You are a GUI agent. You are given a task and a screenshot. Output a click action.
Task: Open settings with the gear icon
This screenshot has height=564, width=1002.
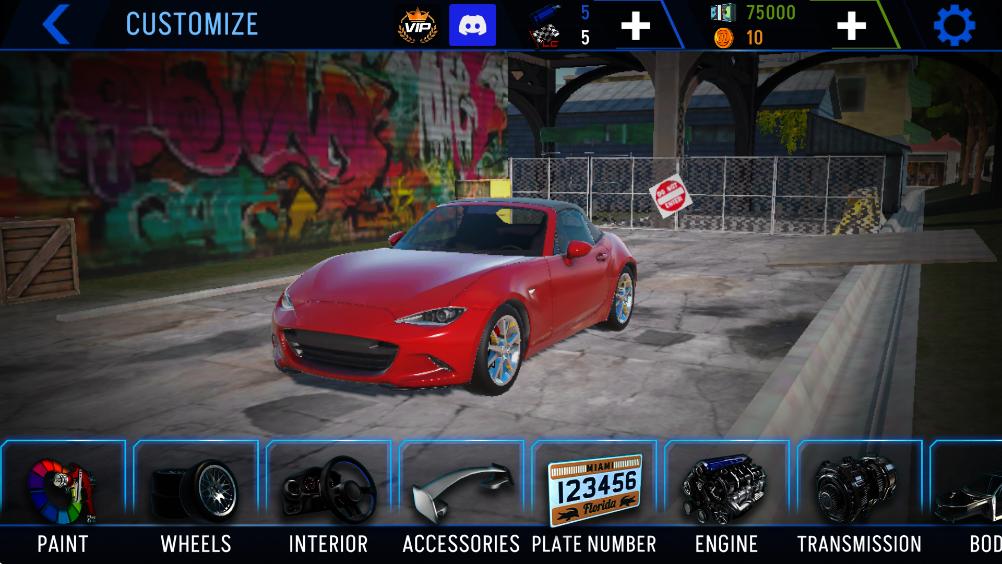pyautogui.click(x=954, y=26)
